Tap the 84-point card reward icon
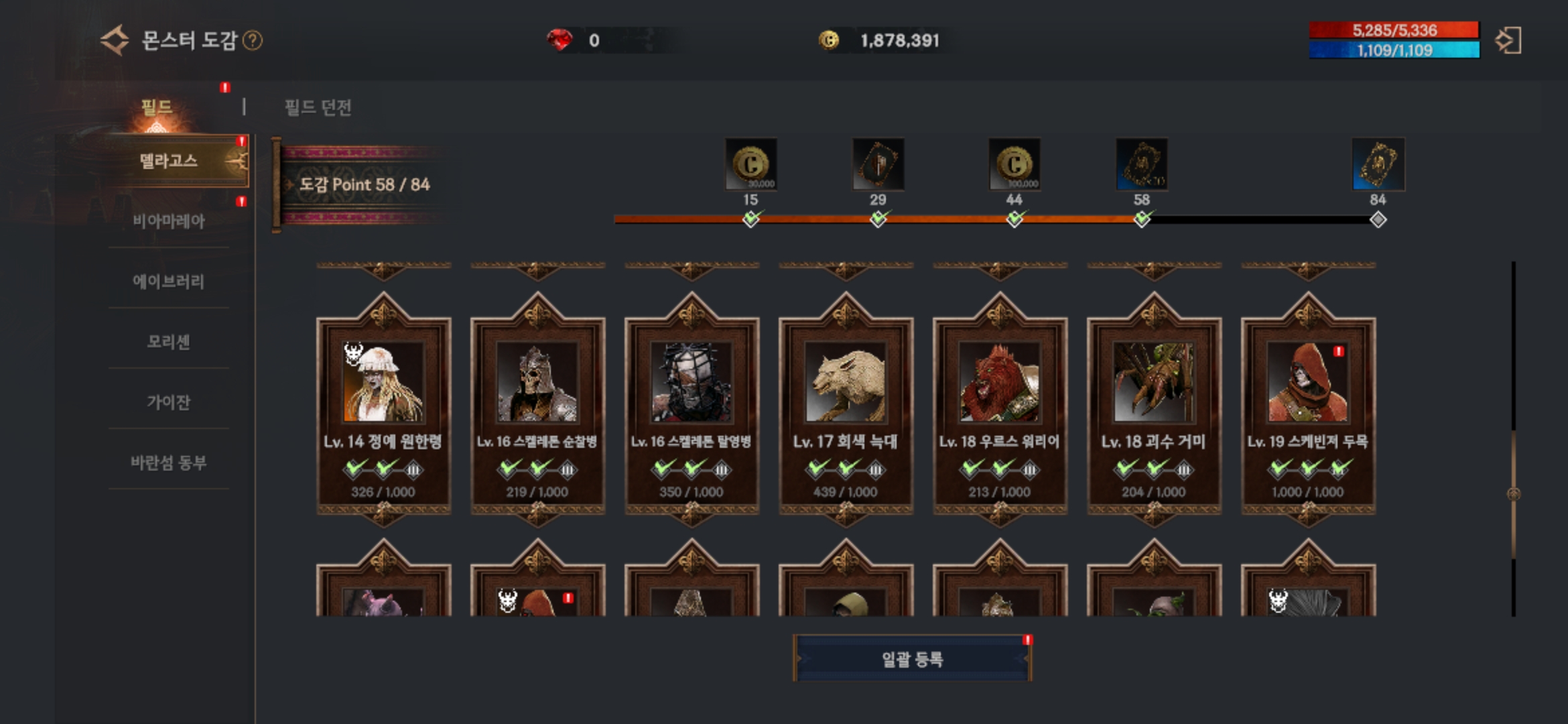 tap(1378, 164)
